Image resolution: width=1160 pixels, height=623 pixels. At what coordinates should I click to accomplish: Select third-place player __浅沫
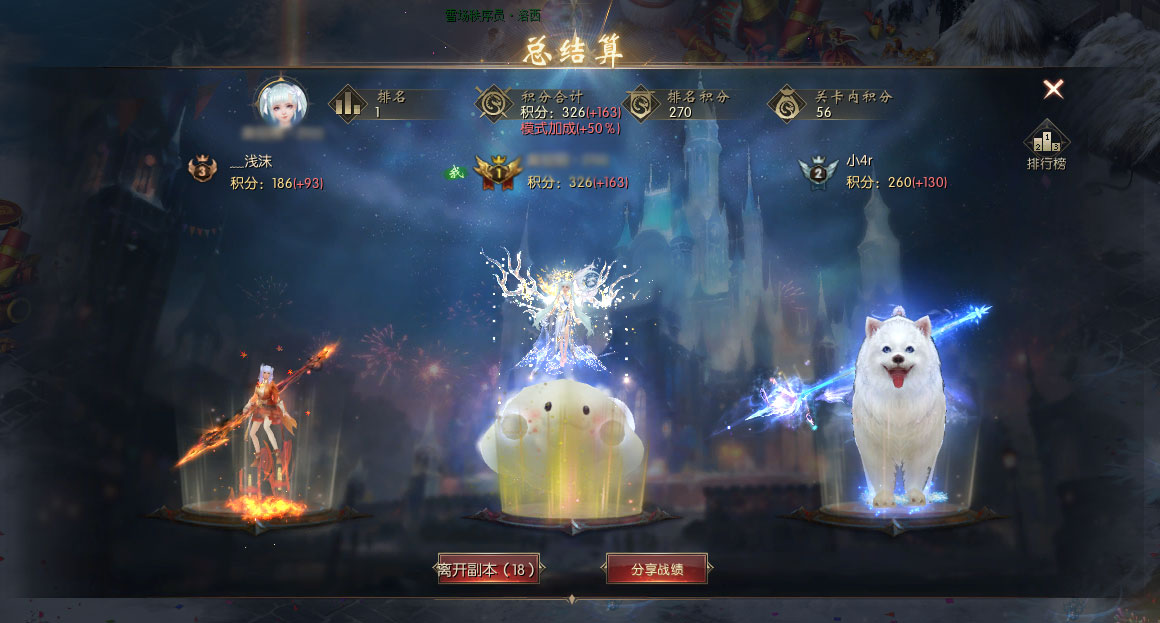[x=251, y=161]
